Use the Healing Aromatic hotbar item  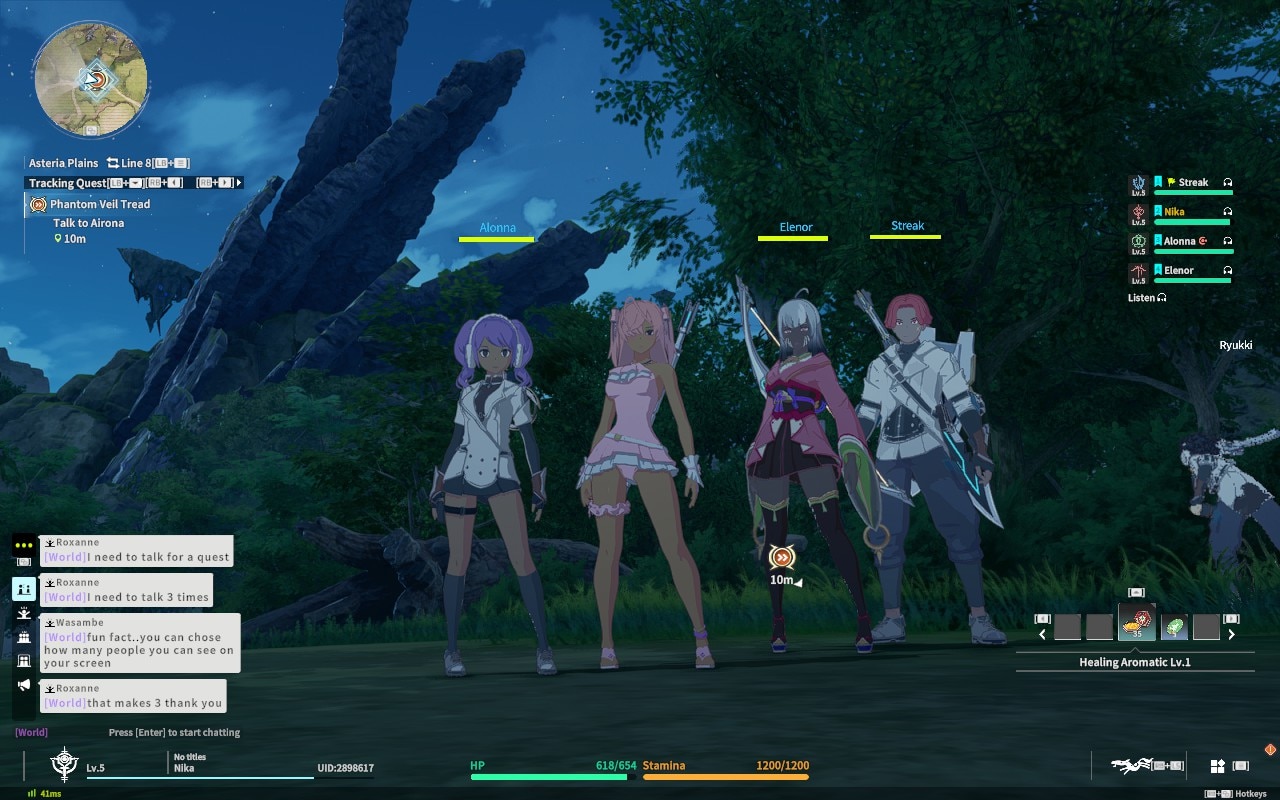(1136, 623)
